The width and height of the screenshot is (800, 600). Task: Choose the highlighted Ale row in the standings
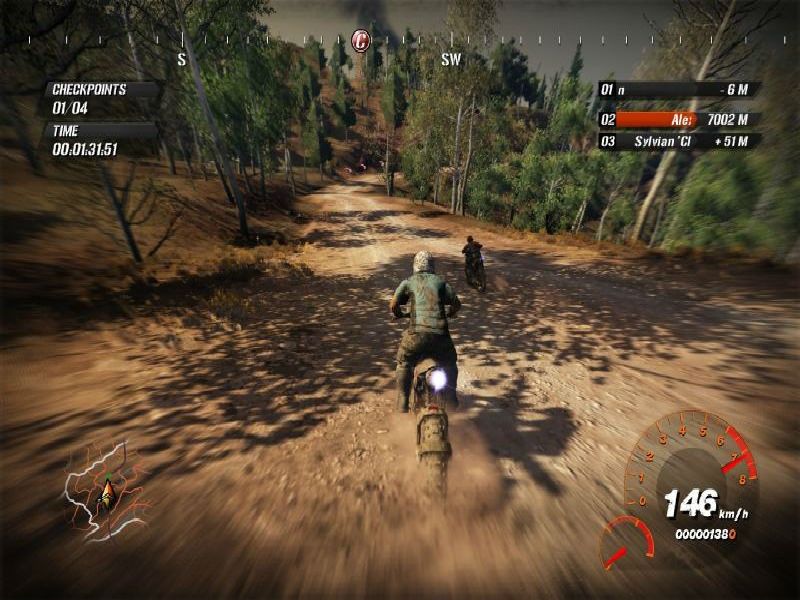pos(678,119)
